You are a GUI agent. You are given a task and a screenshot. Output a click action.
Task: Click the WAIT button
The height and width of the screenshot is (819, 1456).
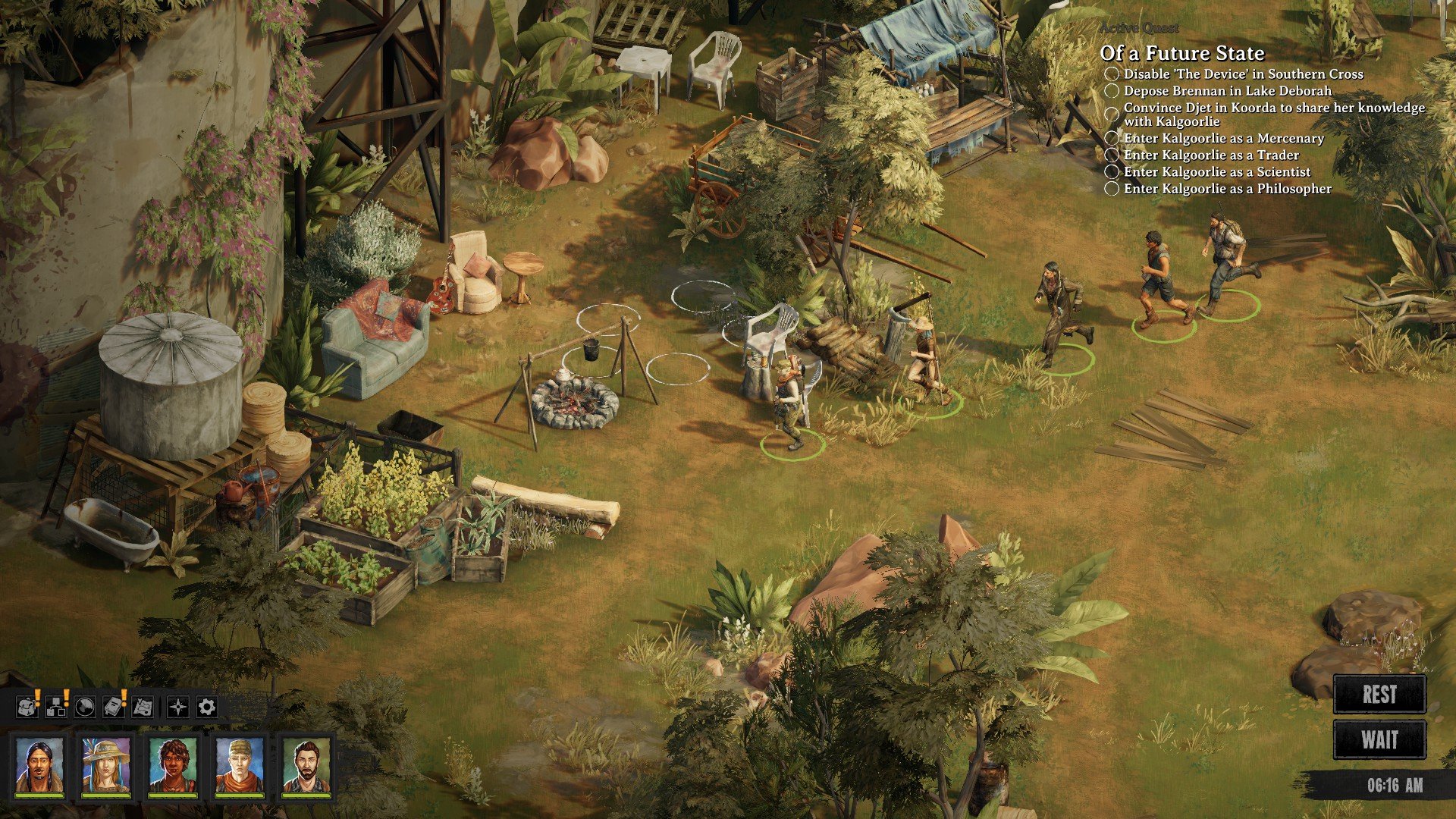click(1379, 739)
